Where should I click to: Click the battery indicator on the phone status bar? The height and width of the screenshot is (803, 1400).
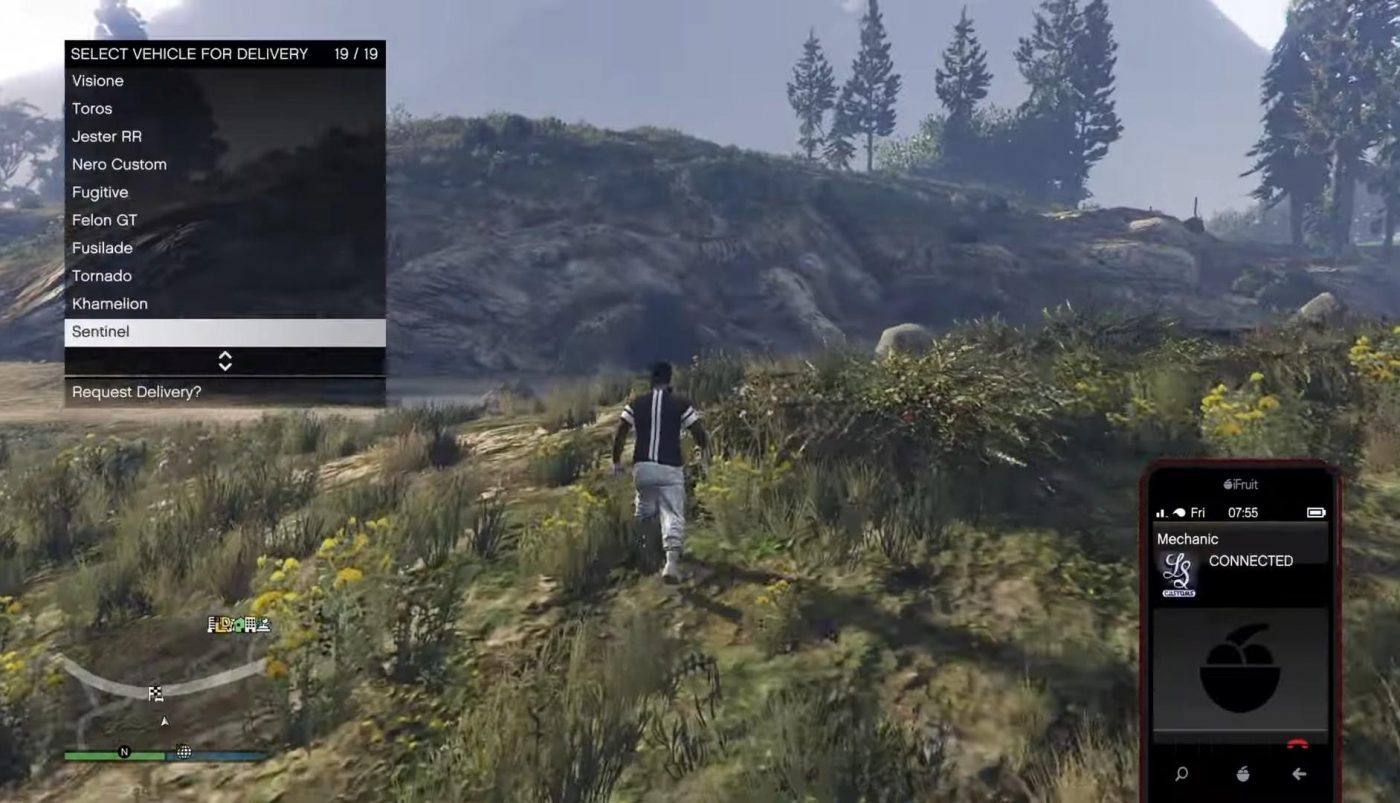[1314, 512]
